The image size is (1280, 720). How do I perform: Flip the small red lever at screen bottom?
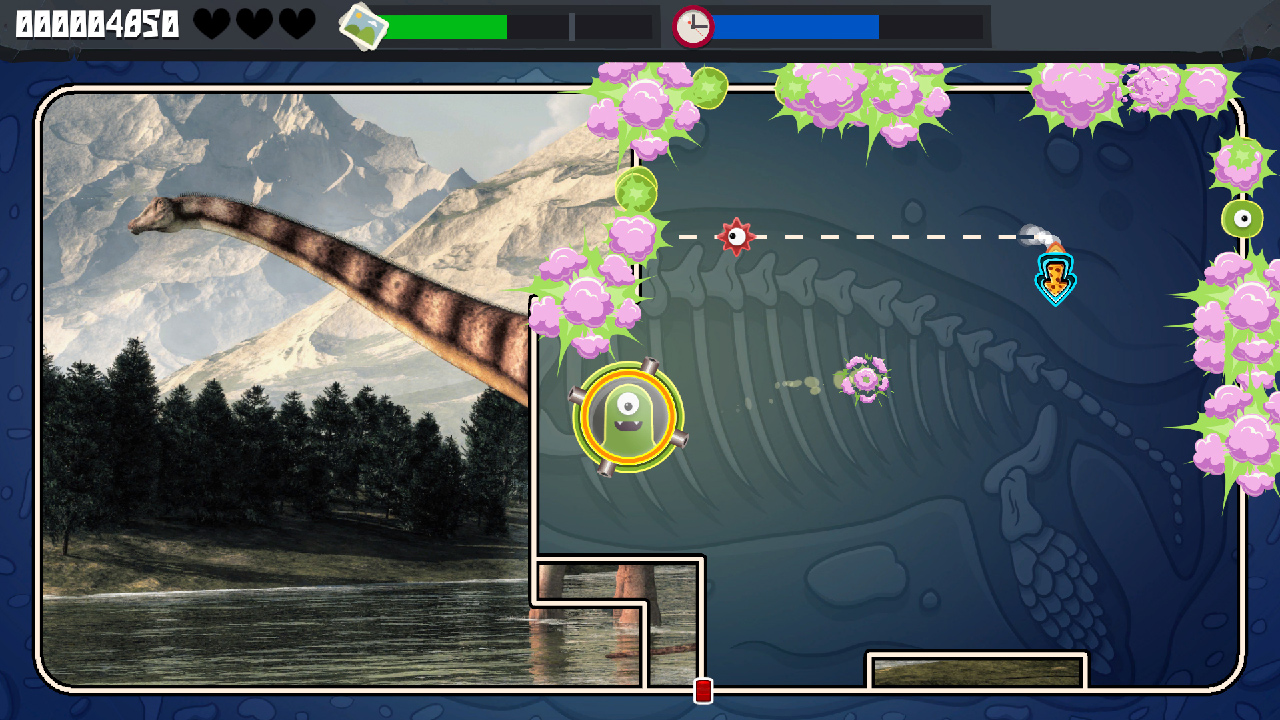coord(701,690)
